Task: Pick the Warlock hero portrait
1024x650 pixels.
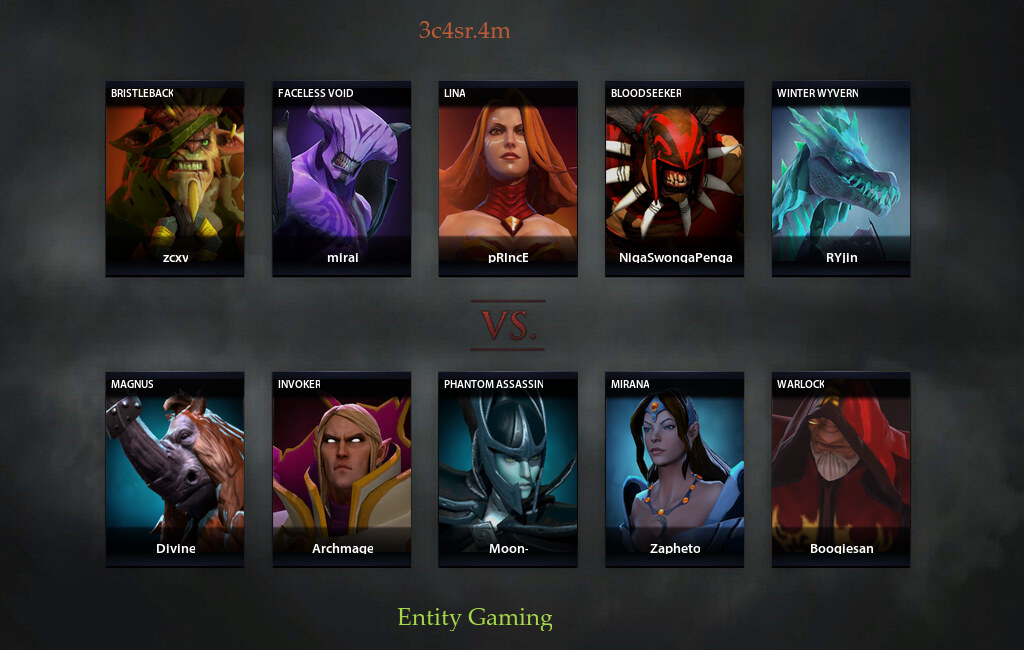Action: pos(841,469)
